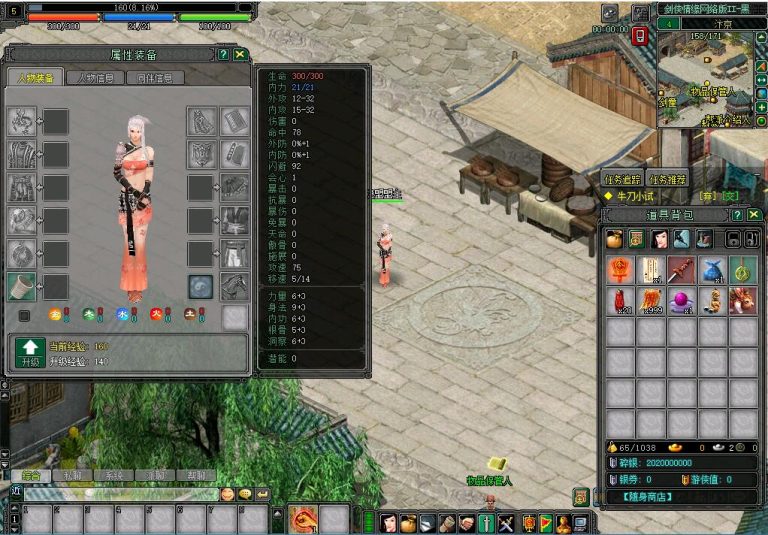Close the 属性装备 character window

(x=240, y=55)
